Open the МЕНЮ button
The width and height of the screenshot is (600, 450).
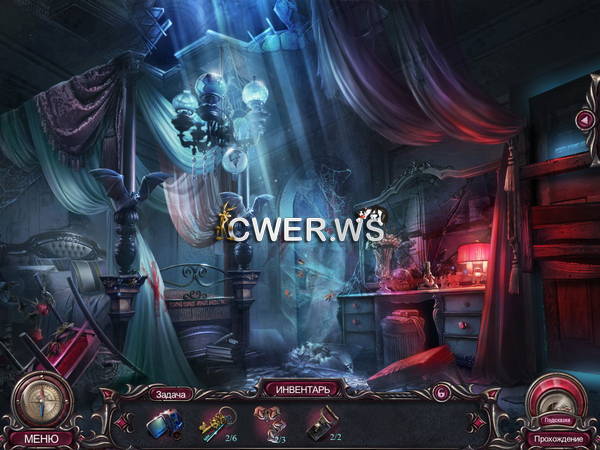42,438
